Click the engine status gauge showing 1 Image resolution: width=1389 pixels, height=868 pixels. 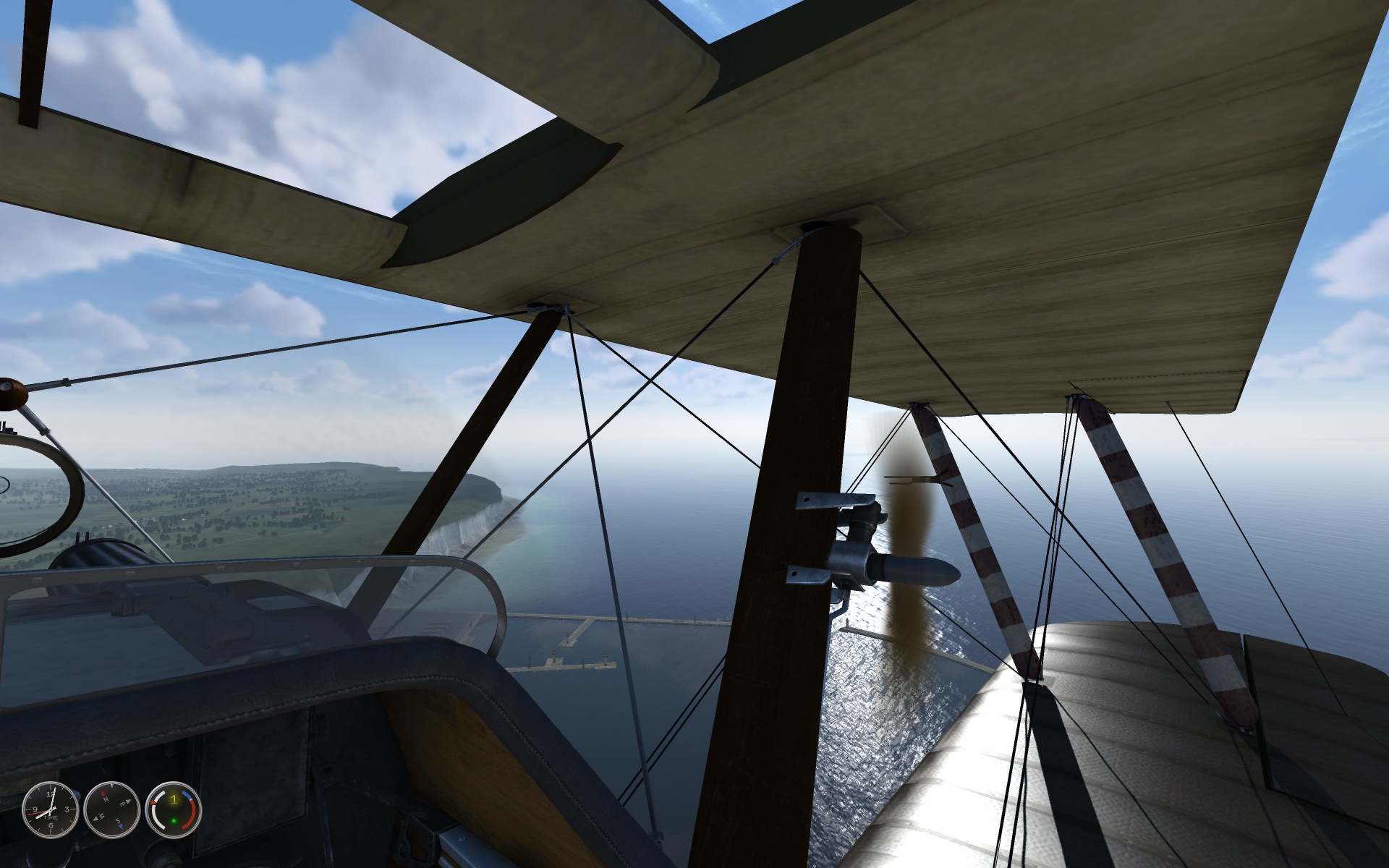tap(174, 809)
